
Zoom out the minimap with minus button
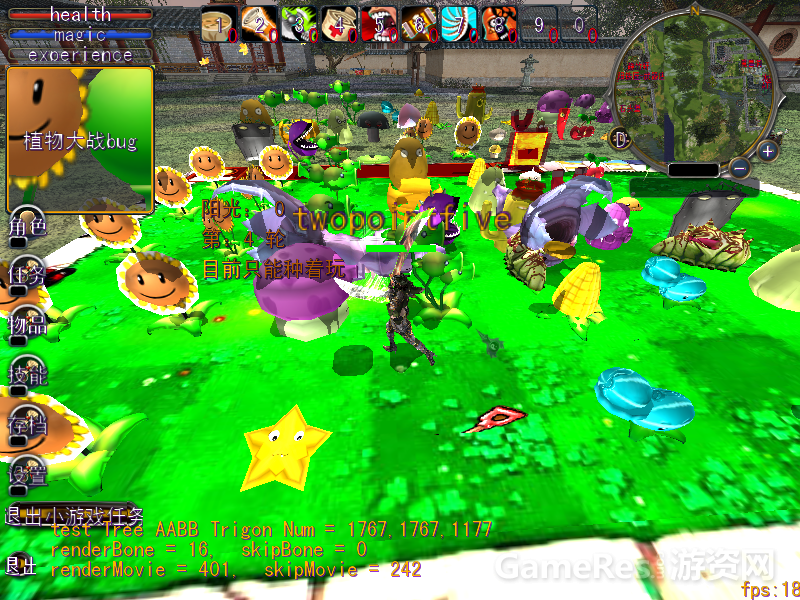point(739,169)
